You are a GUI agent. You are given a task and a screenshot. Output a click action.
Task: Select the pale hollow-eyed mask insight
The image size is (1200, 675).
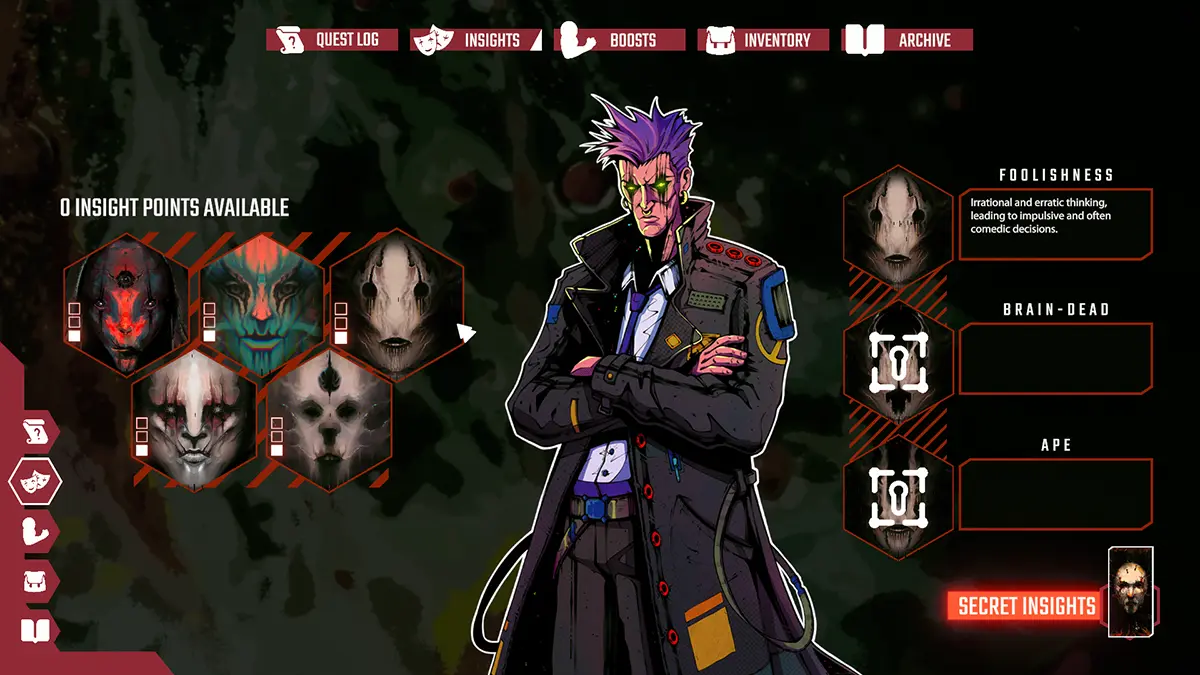(391, 302)
